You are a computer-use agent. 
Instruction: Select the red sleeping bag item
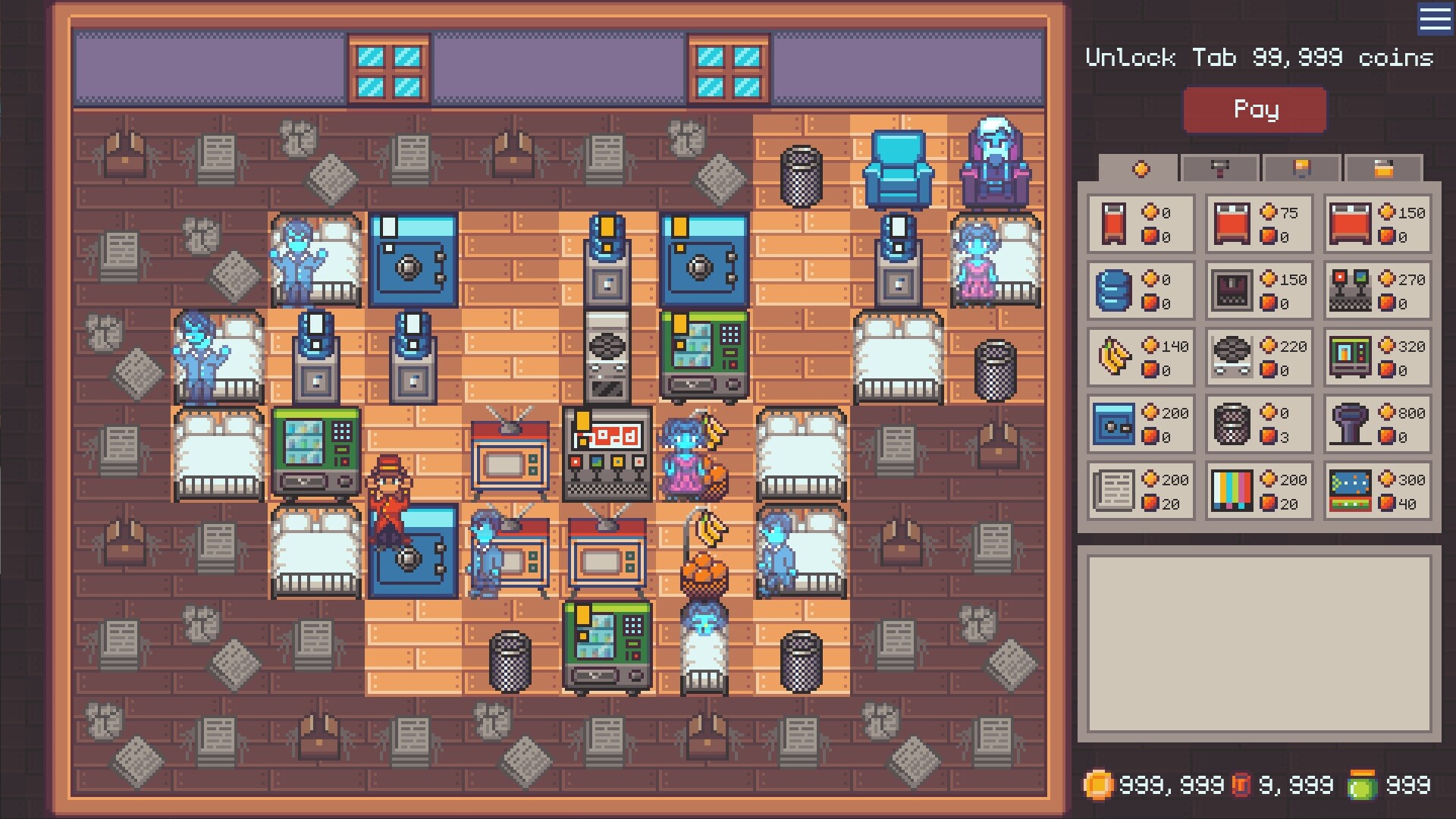click(x=1139, y=224)
